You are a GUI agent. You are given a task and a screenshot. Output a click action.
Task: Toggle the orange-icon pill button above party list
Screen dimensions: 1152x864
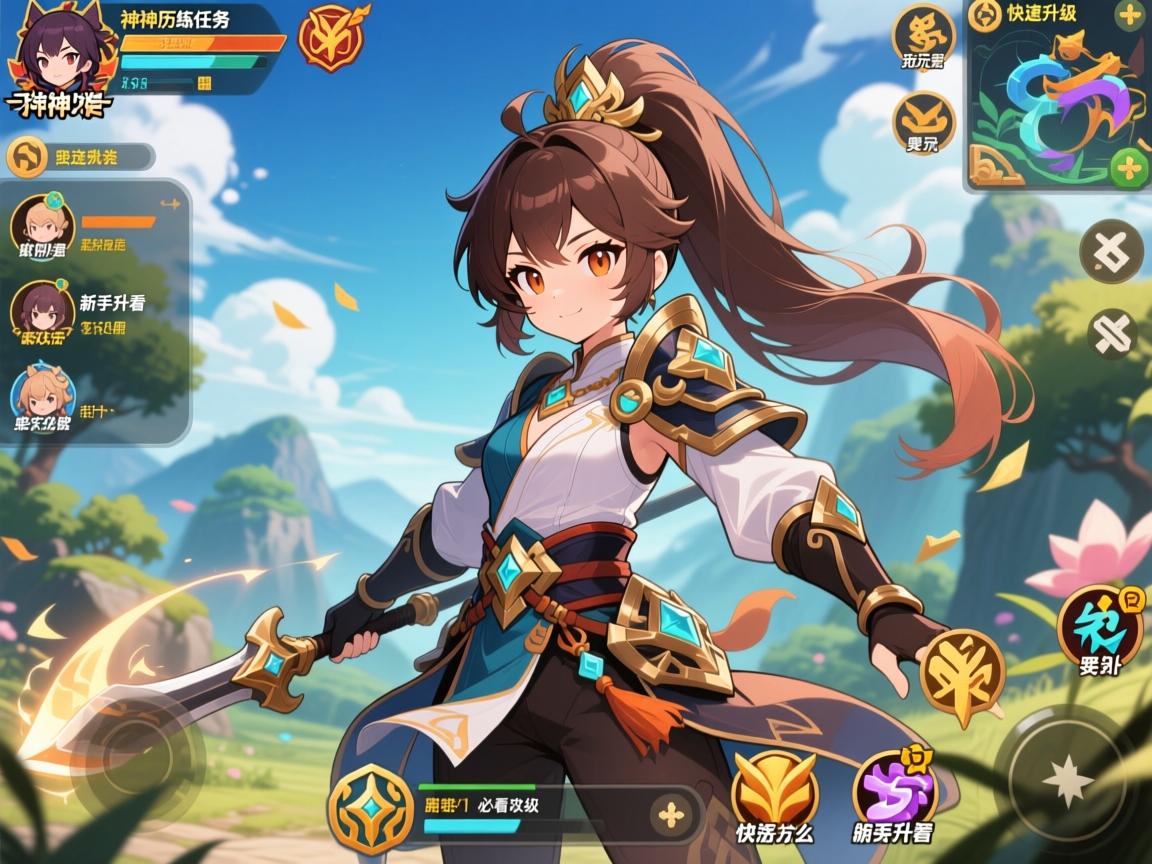pos(80,157)
